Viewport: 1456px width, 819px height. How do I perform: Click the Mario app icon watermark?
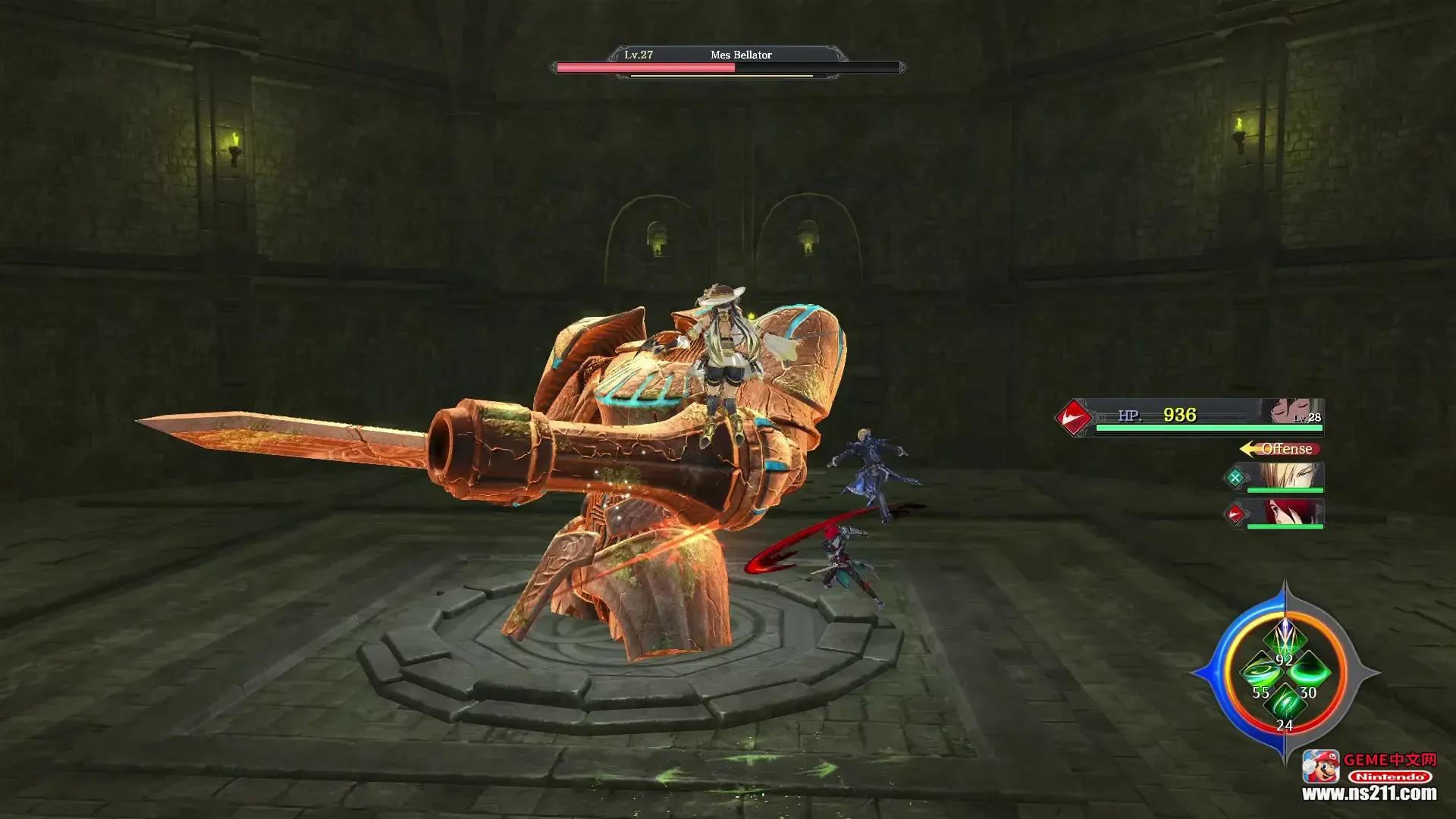tap(1320, 766)
